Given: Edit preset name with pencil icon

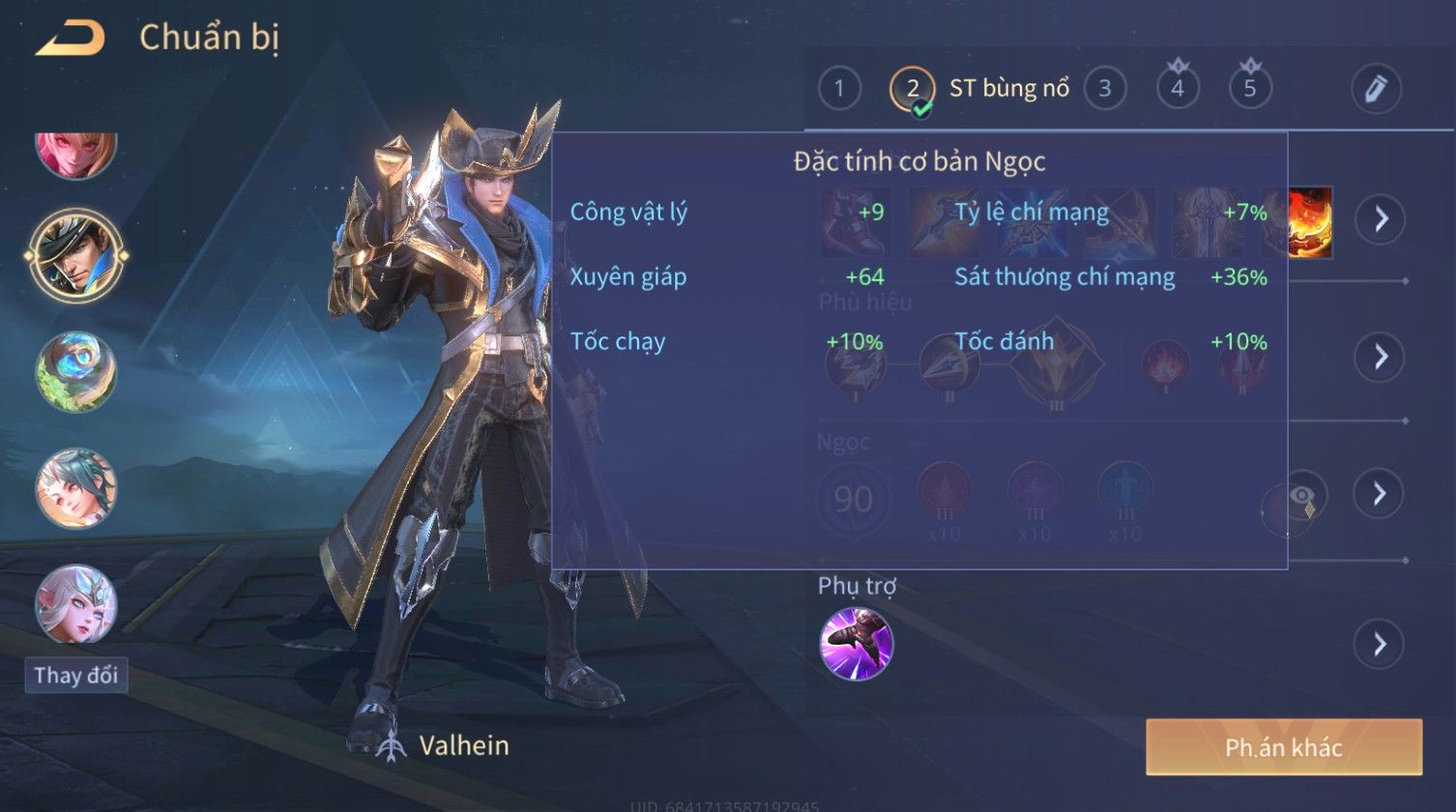Looking at the screenshot, I should click(x=1375, y=89).
